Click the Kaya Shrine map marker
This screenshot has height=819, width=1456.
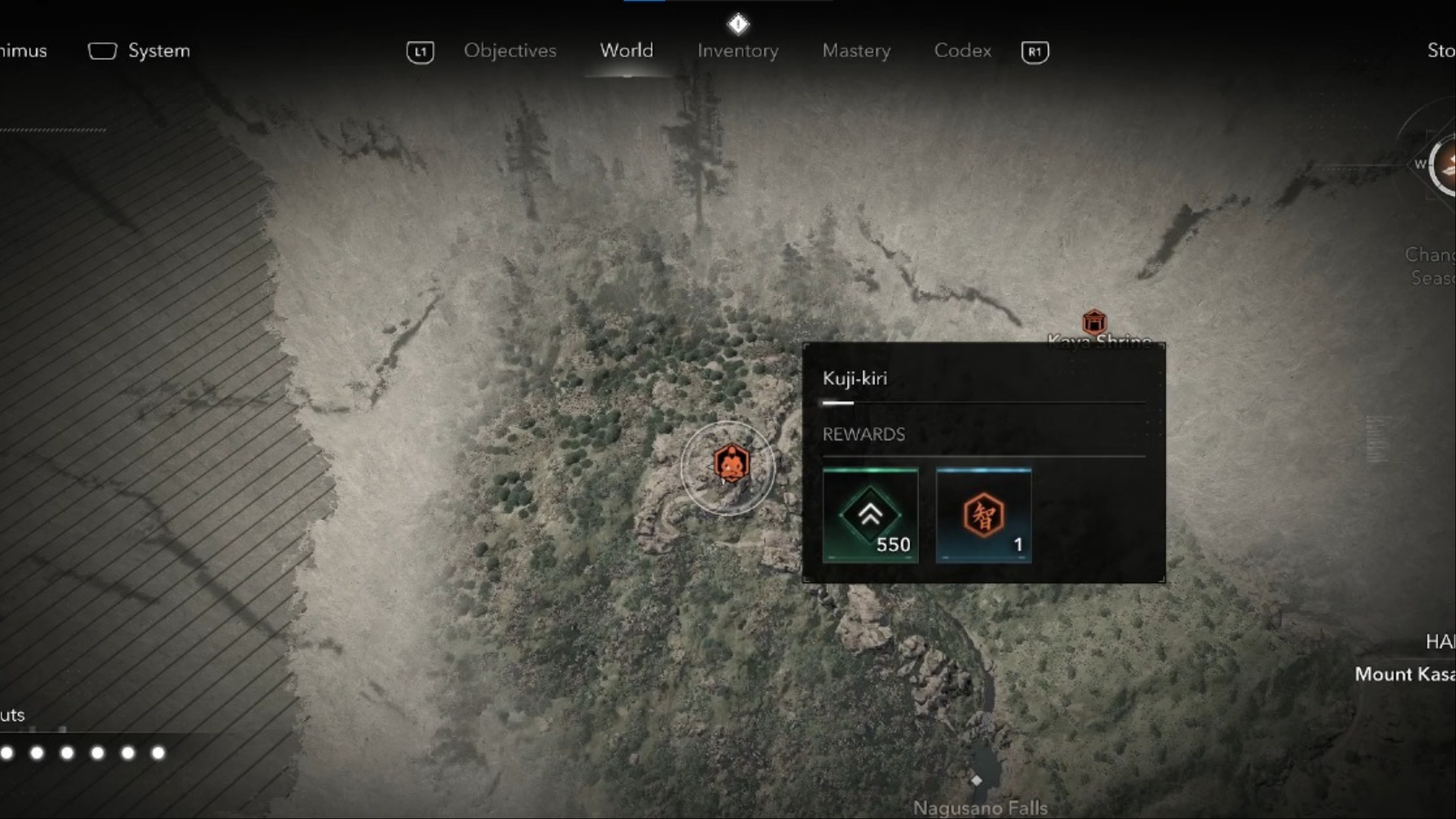click(x=1094, y=322)
